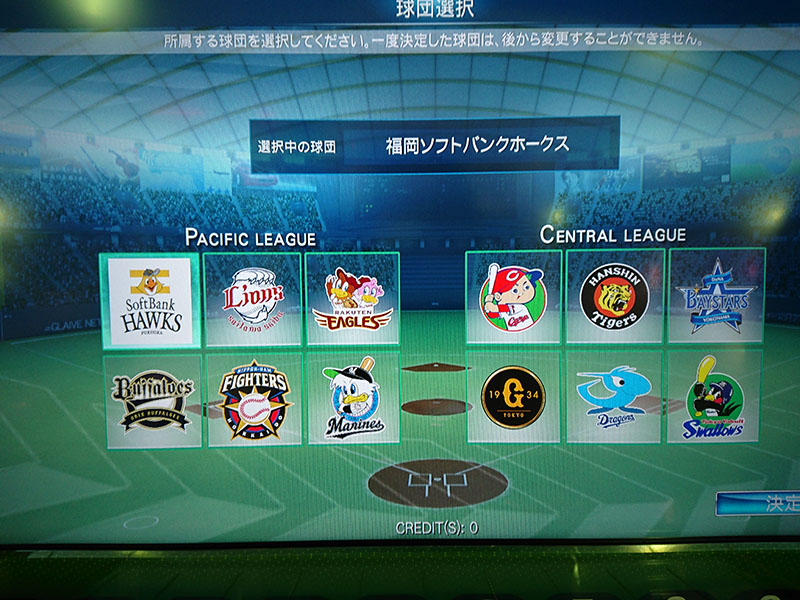
Task: Select the Orix Buffaloes logo
Action: [x=152, y=400]
